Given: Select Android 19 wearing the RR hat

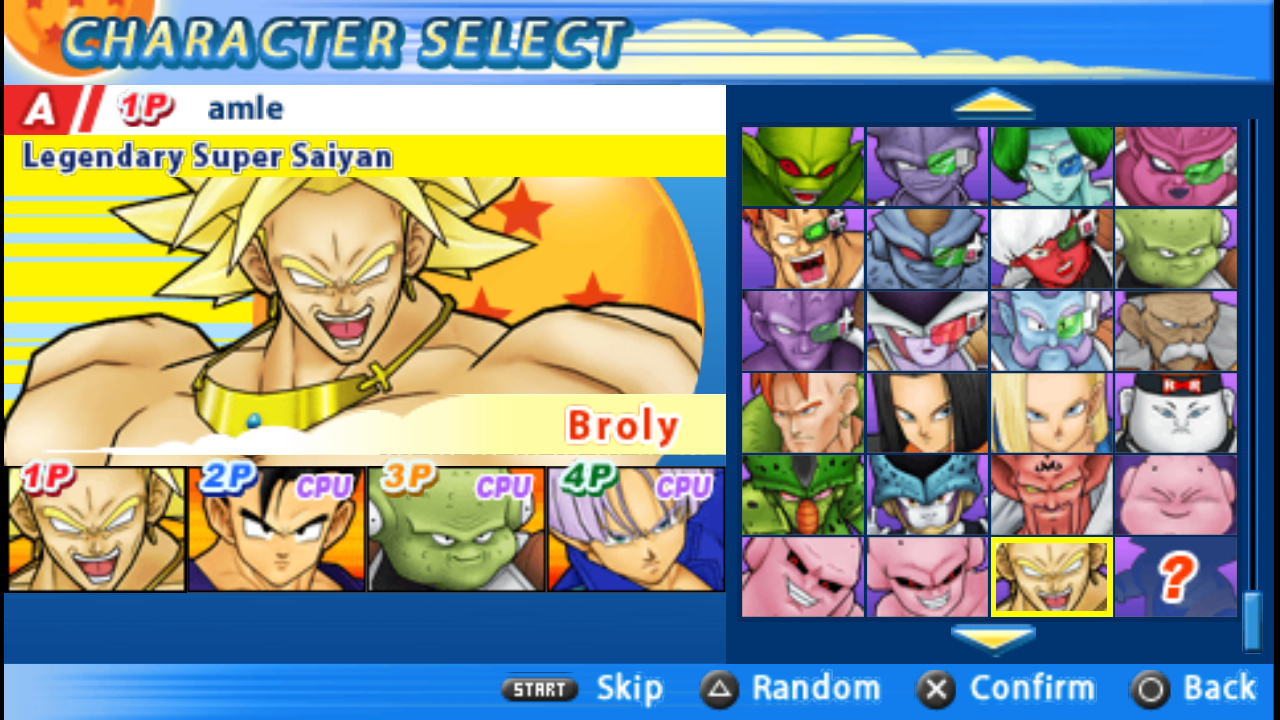Looking at the screenshot, I should 1176,412.
